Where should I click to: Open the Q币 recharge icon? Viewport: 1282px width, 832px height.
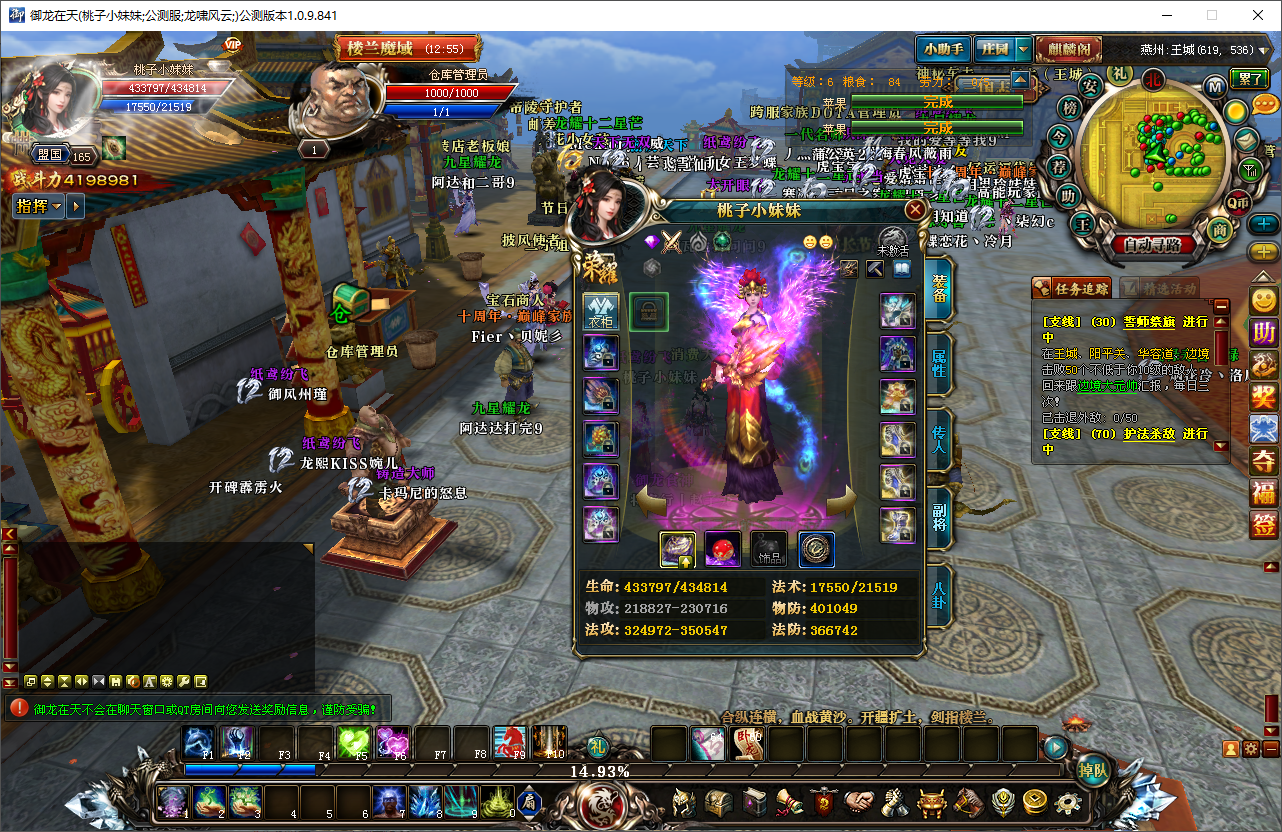click(x=1239, y=201)
